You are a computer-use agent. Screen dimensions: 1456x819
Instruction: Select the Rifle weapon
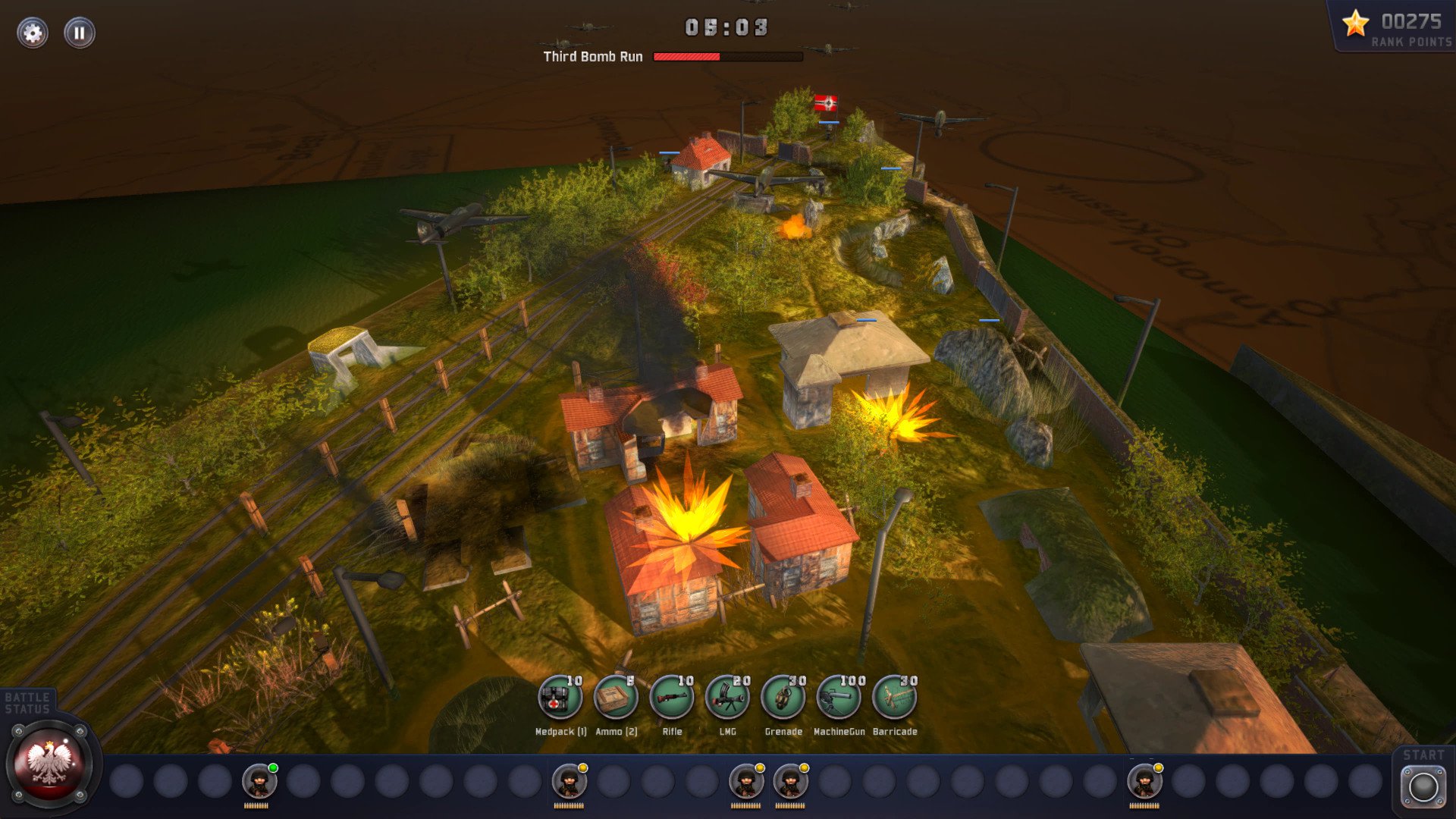pos(671,698)
